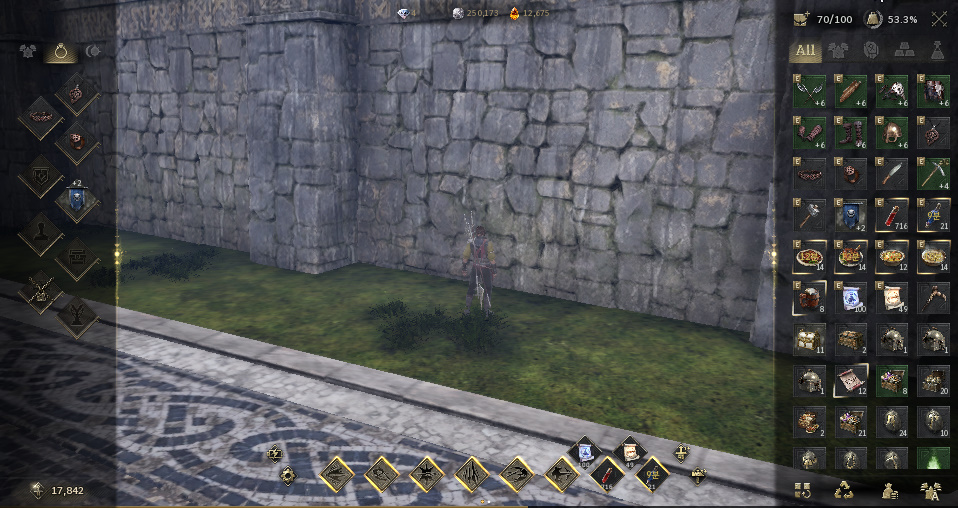Select the potion flask inventory filter tab
Image resolution: width=958 pixels, height=508 pixels.
point(938,50)
